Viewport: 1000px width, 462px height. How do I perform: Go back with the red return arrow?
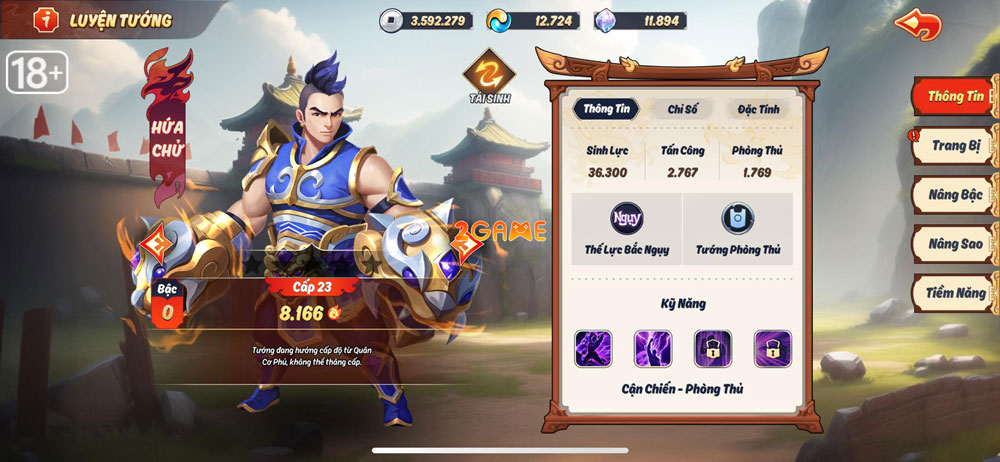click(x=918, y=24)
